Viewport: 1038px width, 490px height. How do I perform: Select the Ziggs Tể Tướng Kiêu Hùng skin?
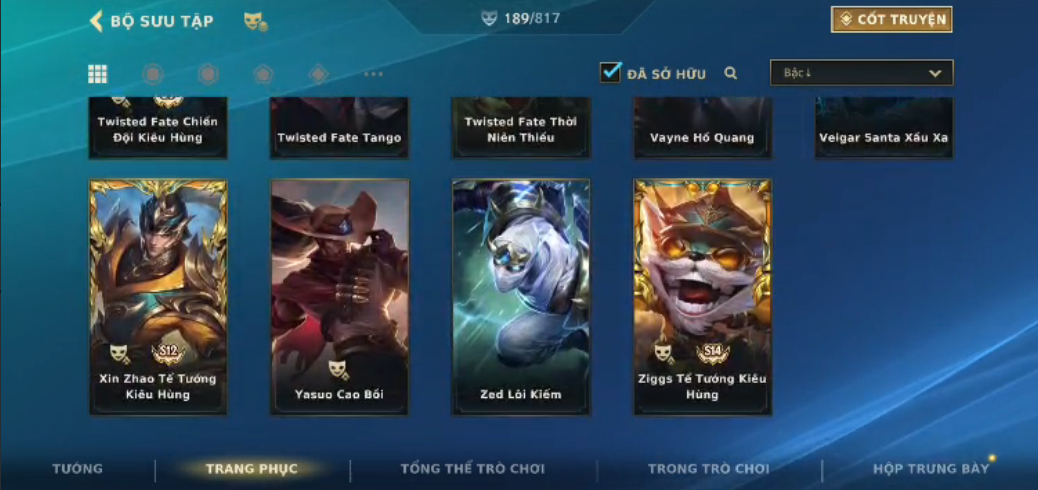pyautogui.click(x=702, y=296)
